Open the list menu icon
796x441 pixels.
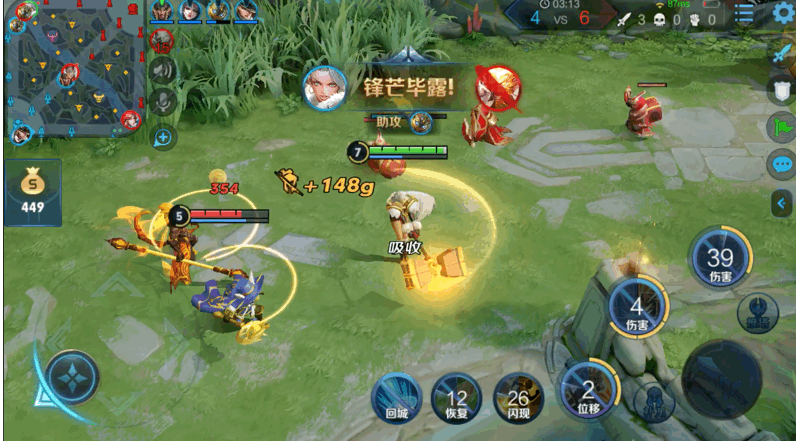pyautogui.click(x=745, y=14)
